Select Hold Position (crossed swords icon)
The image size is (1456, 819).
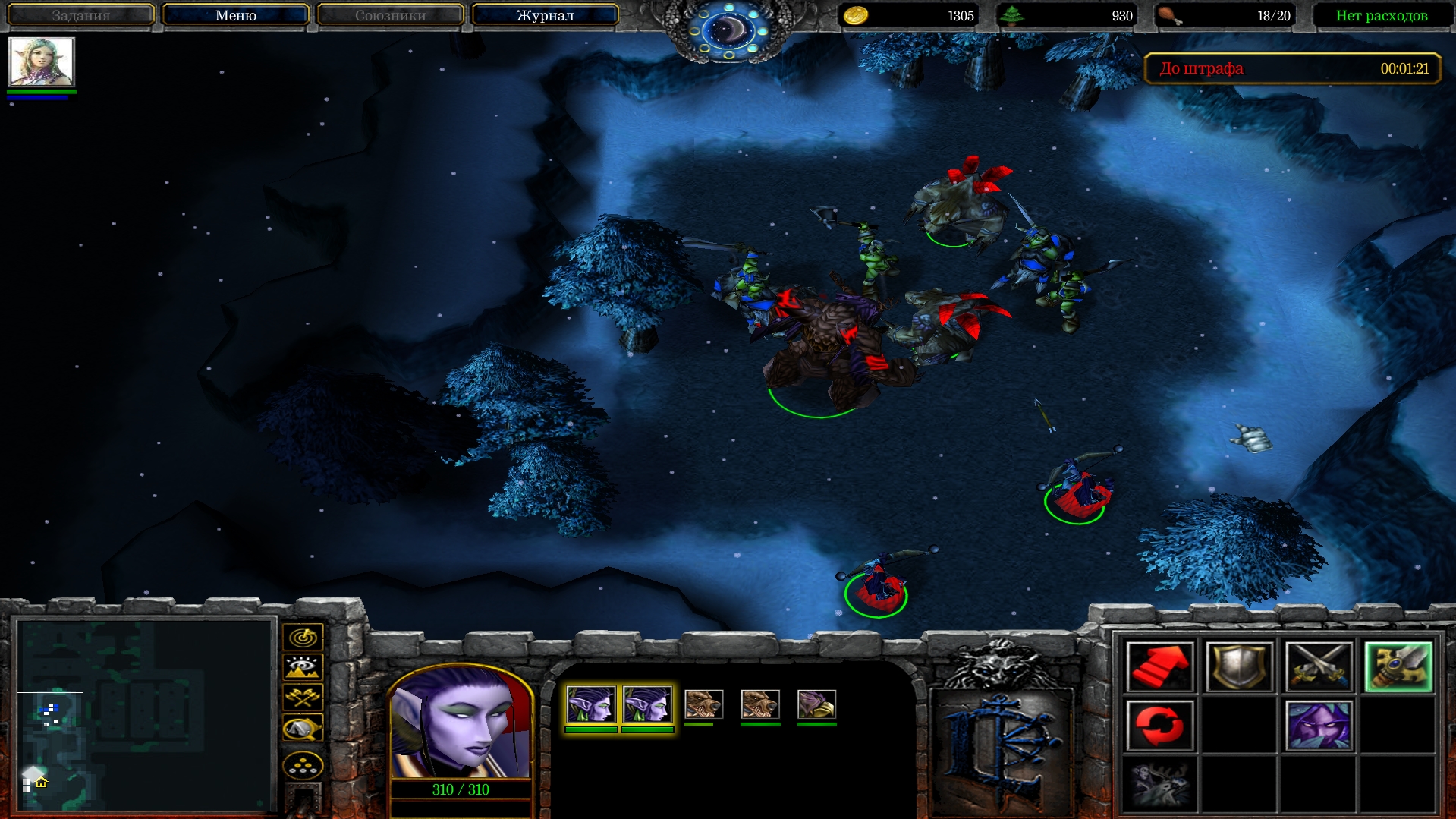pyautogui.click(x=1319, y=667)
